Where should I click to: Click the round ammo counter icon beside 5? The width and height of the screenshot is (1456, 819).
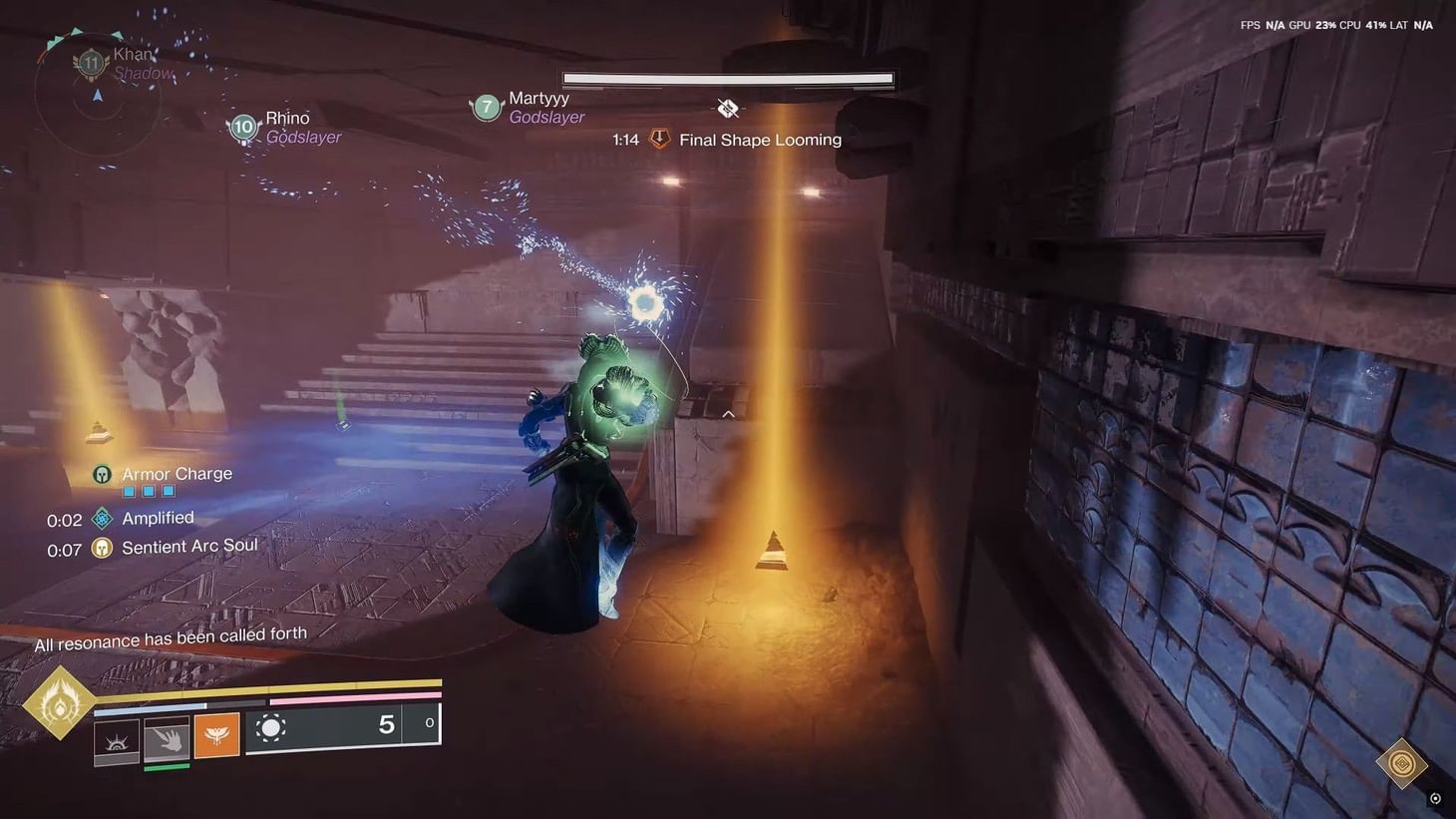click(x=270, y=731)
